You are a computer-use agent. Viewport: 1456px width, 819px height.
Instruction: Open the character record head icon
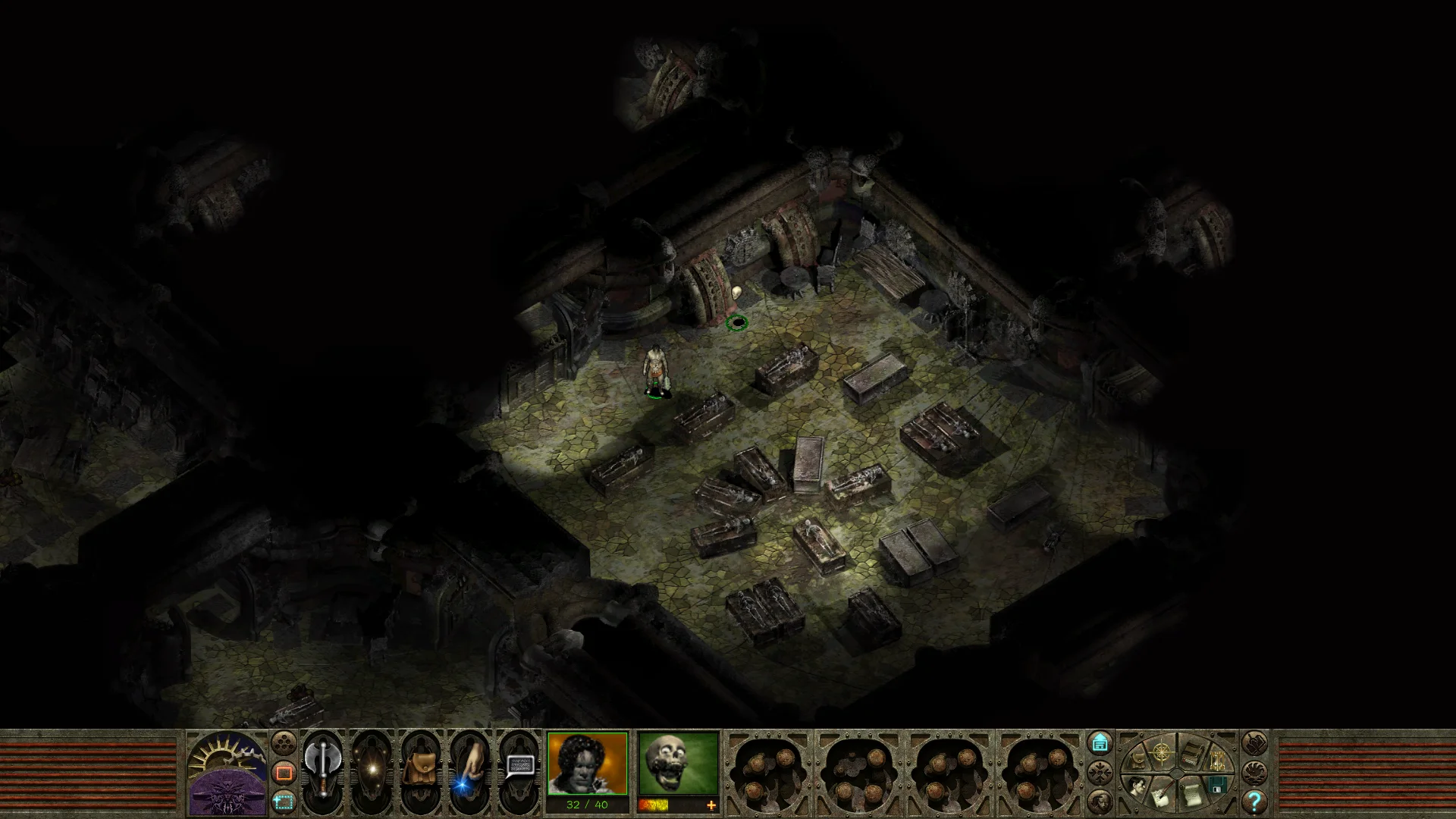pos(1136,787)
